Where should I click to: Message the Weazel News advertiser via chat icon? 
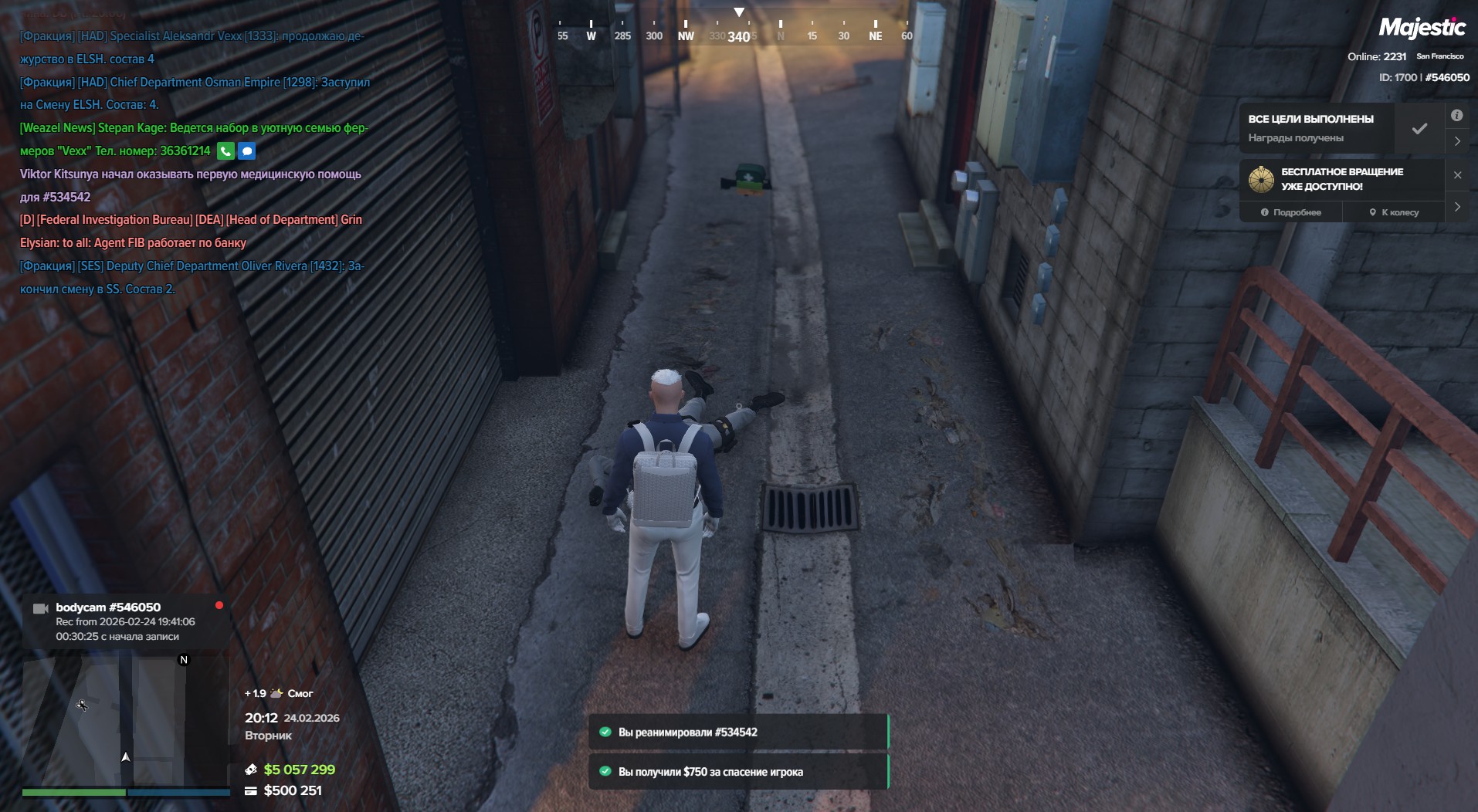coord(246,151)
